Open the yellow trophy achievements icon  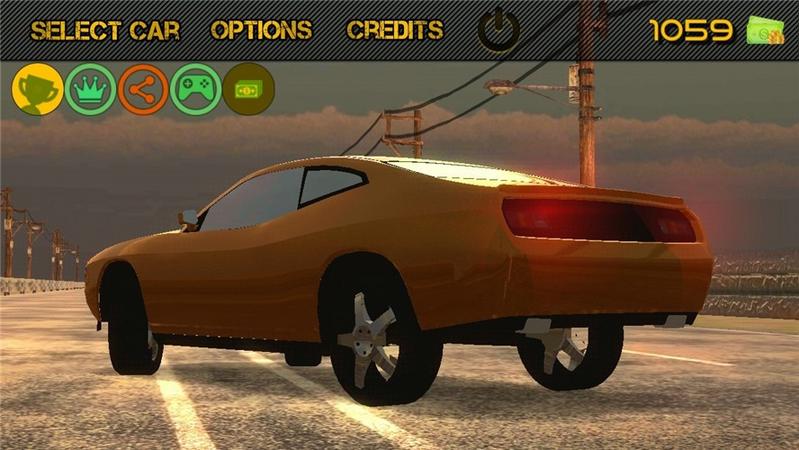37,89
